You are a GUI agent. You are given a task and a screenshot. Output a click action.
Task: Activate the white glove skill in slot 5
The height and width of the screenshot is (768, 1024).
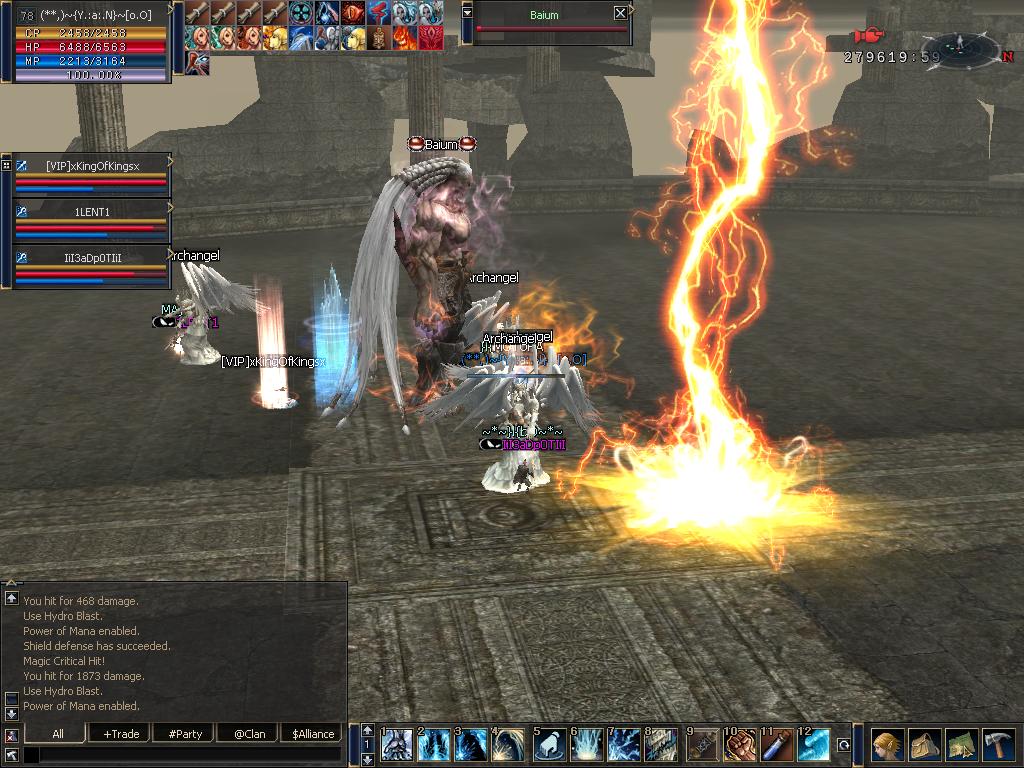pyautogui.click(x=549, y=745)
